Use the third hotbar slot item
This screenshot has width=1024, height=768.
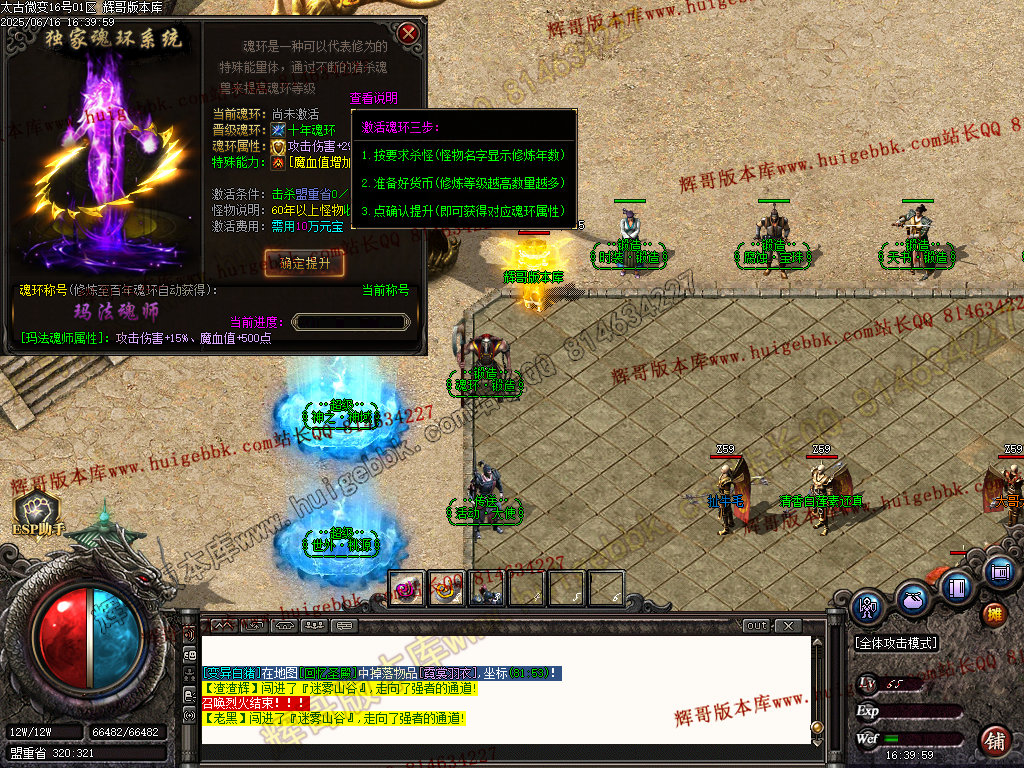point(487,589)
